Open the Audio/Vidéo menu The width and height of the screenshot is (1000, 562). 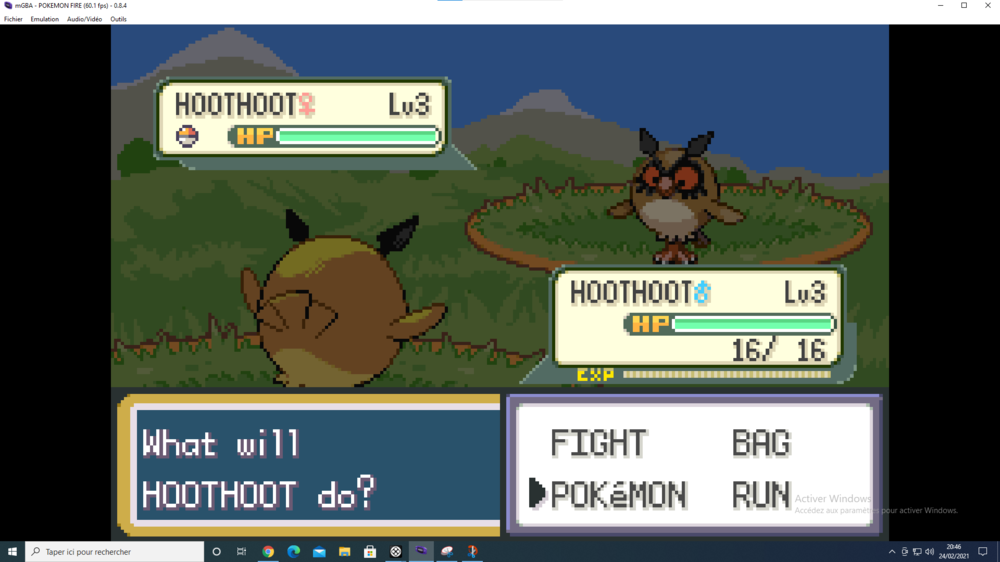[x=84, y=19]
